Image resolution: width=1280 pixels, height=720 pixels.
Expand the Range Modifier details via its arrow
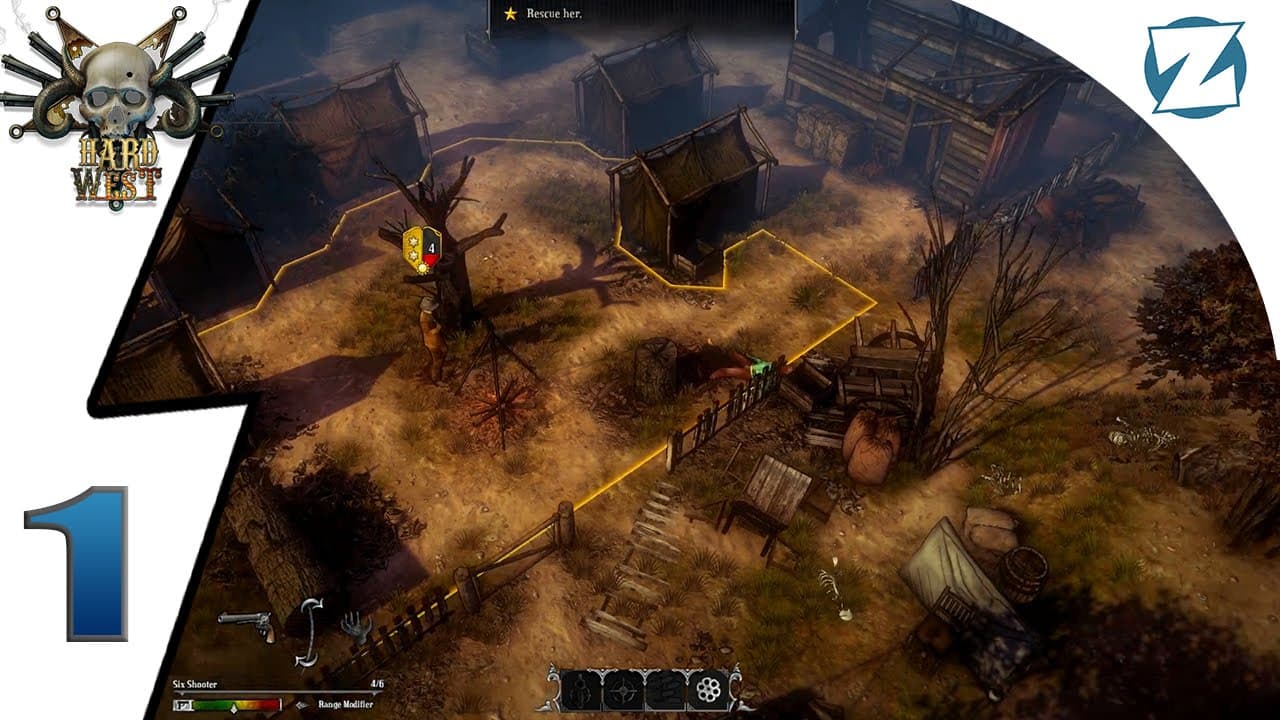click(x=302, y=705)
